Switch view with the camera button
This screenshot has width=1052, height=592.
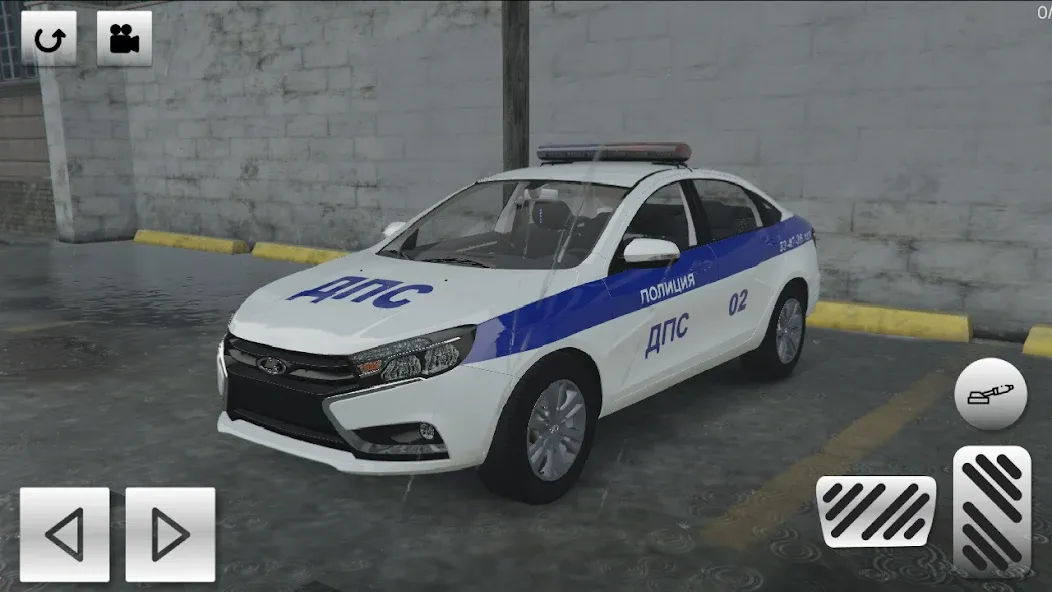124,38
